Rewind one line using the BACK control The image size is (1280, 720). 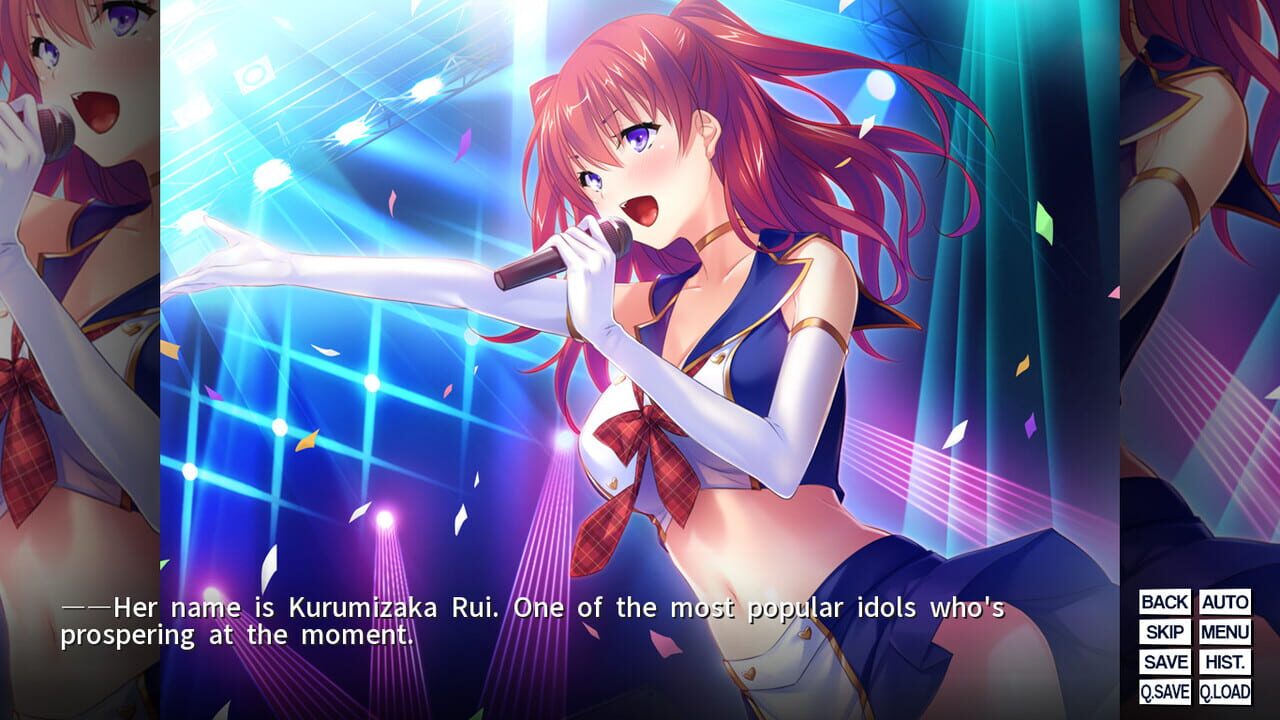click(x=1163, y=603)
